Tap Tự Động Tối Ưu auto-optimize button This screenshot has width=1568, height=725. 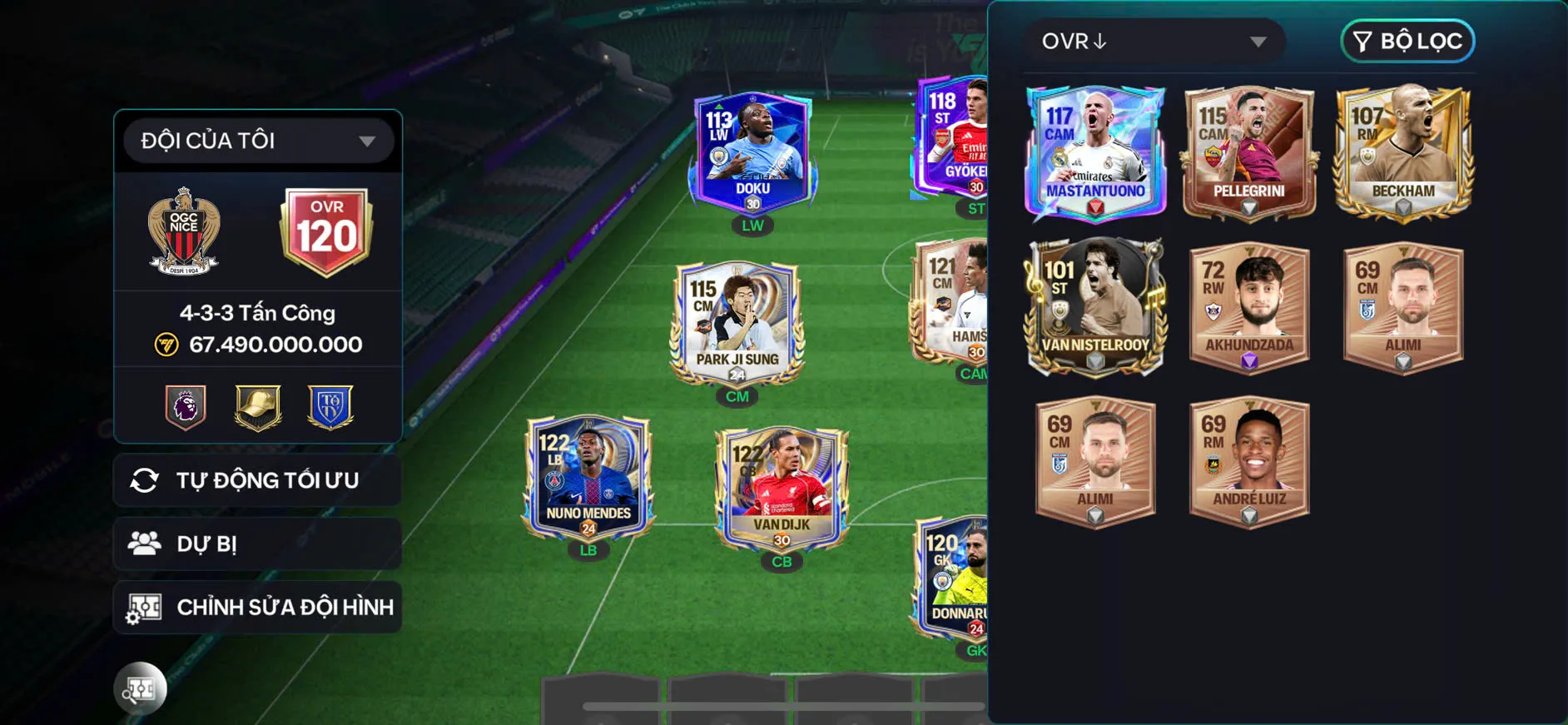point(258,480)
